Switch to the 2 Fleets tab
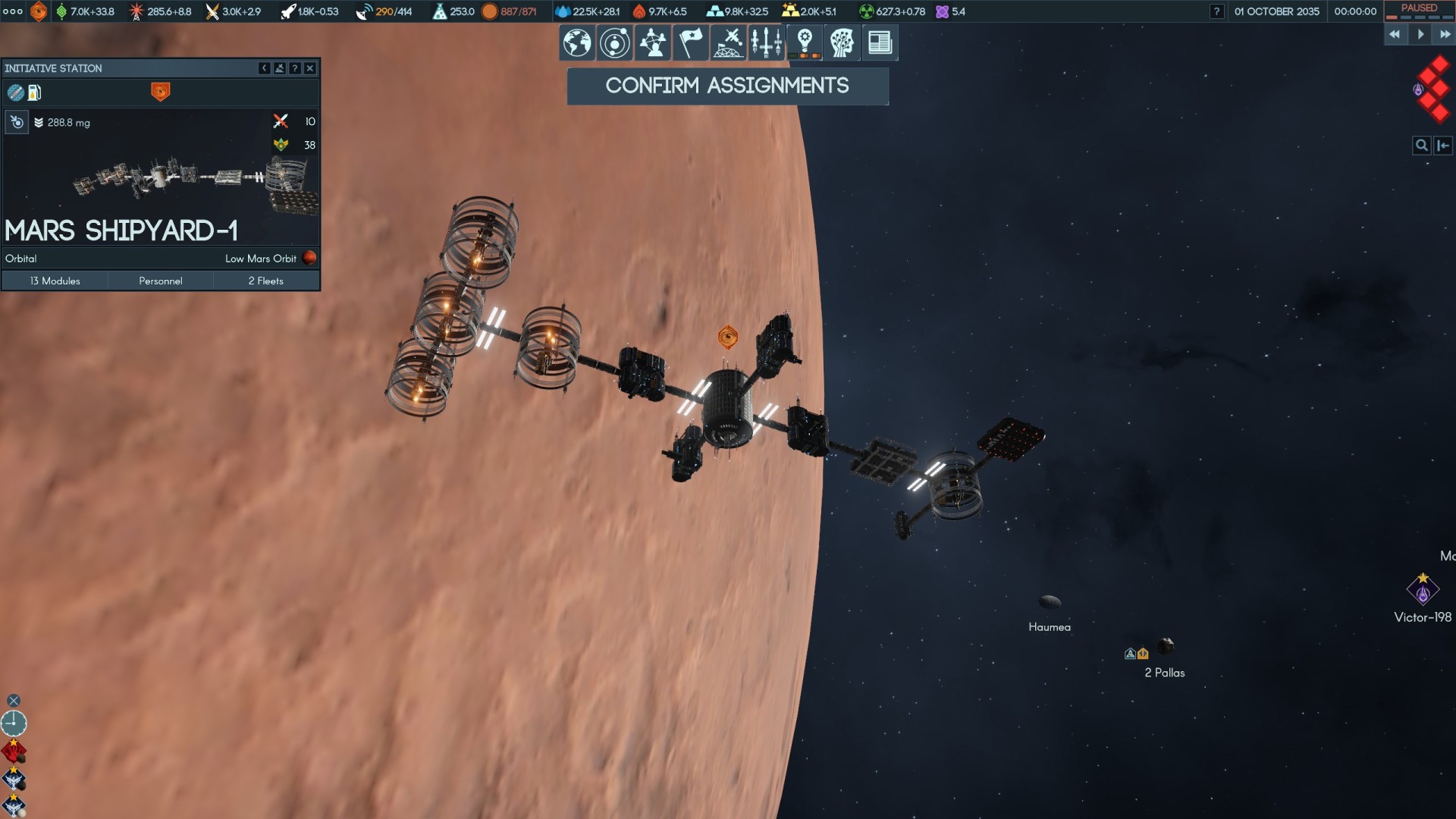Screen dimensions: 1456x819 pos(265,281)
